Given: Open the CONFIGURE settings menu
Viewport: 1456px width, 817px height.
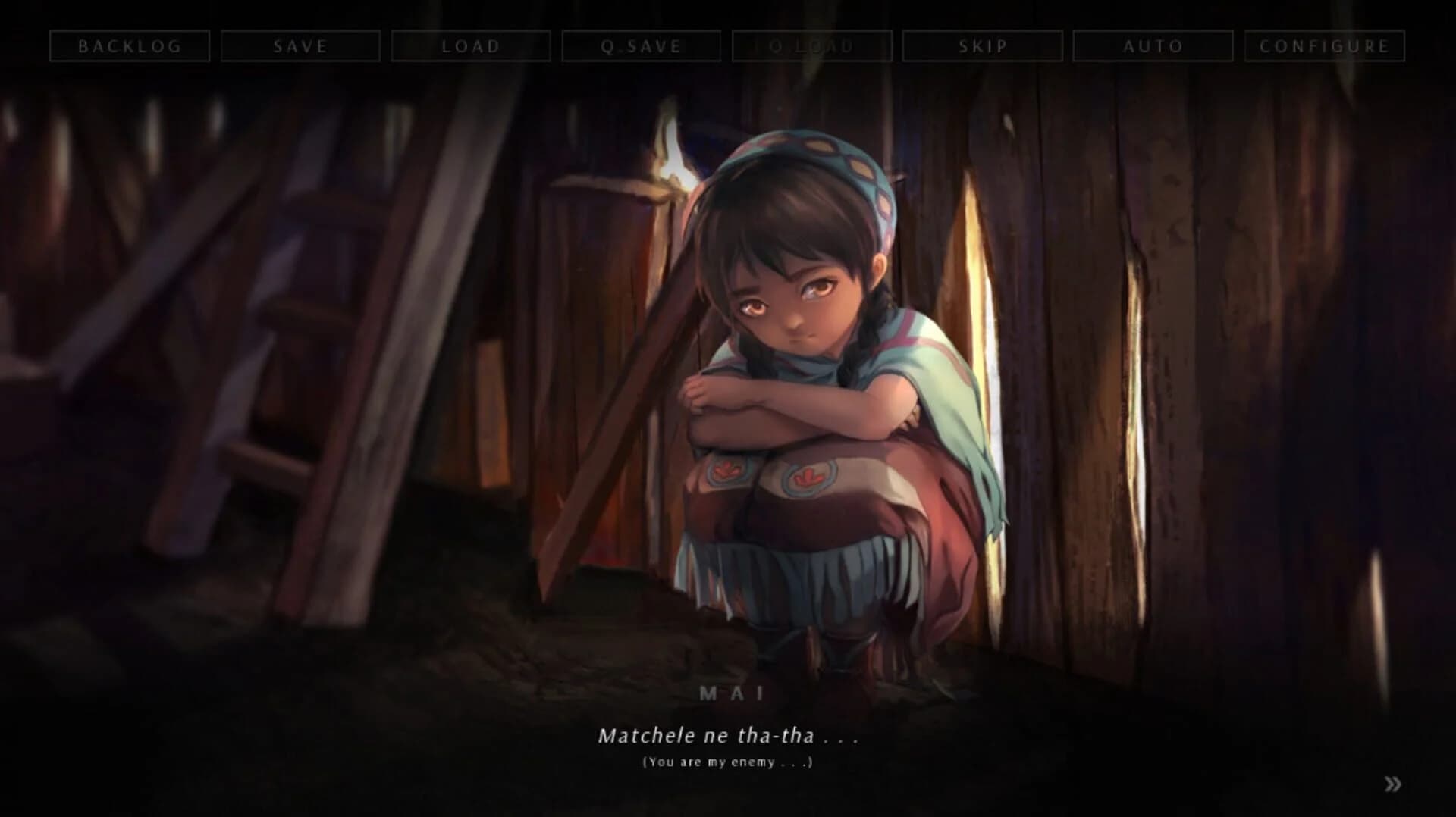Looking at the screenshot, I should coord(1324,46).
